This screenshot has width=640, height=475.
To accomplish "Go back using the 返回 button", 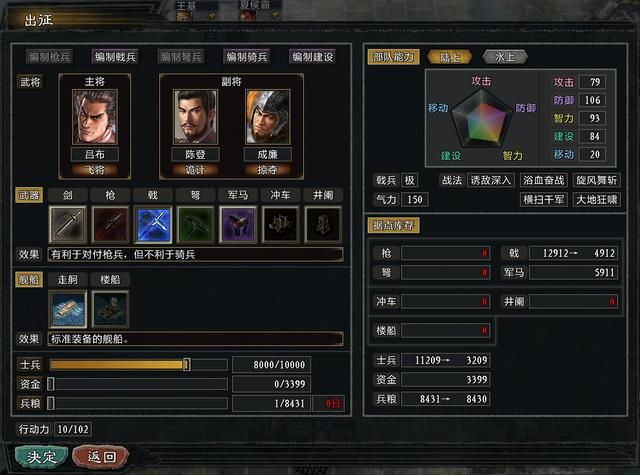I will pos(101,456).
